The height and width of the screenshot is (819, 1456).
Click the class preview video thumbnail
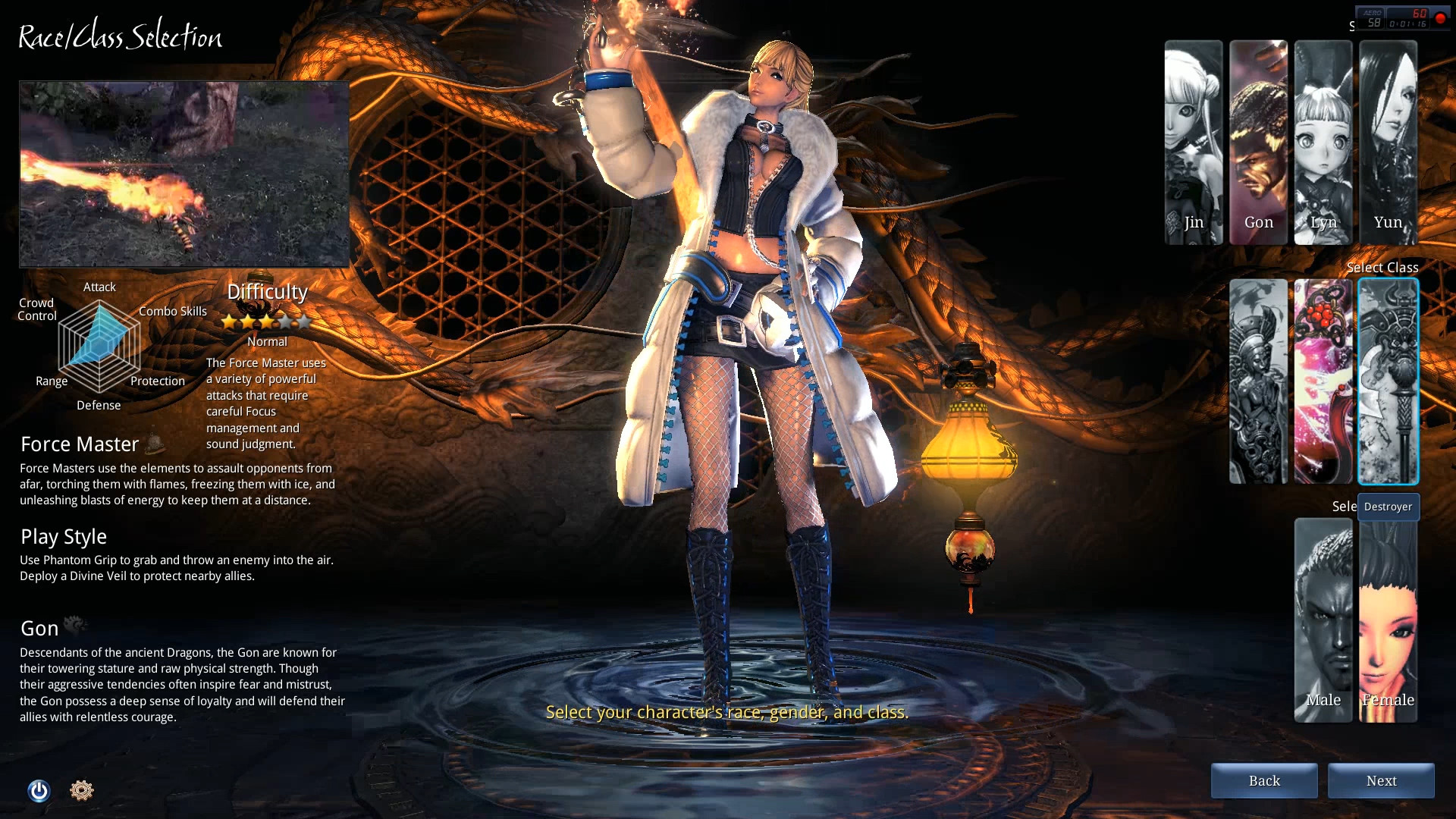pos(182,174)
